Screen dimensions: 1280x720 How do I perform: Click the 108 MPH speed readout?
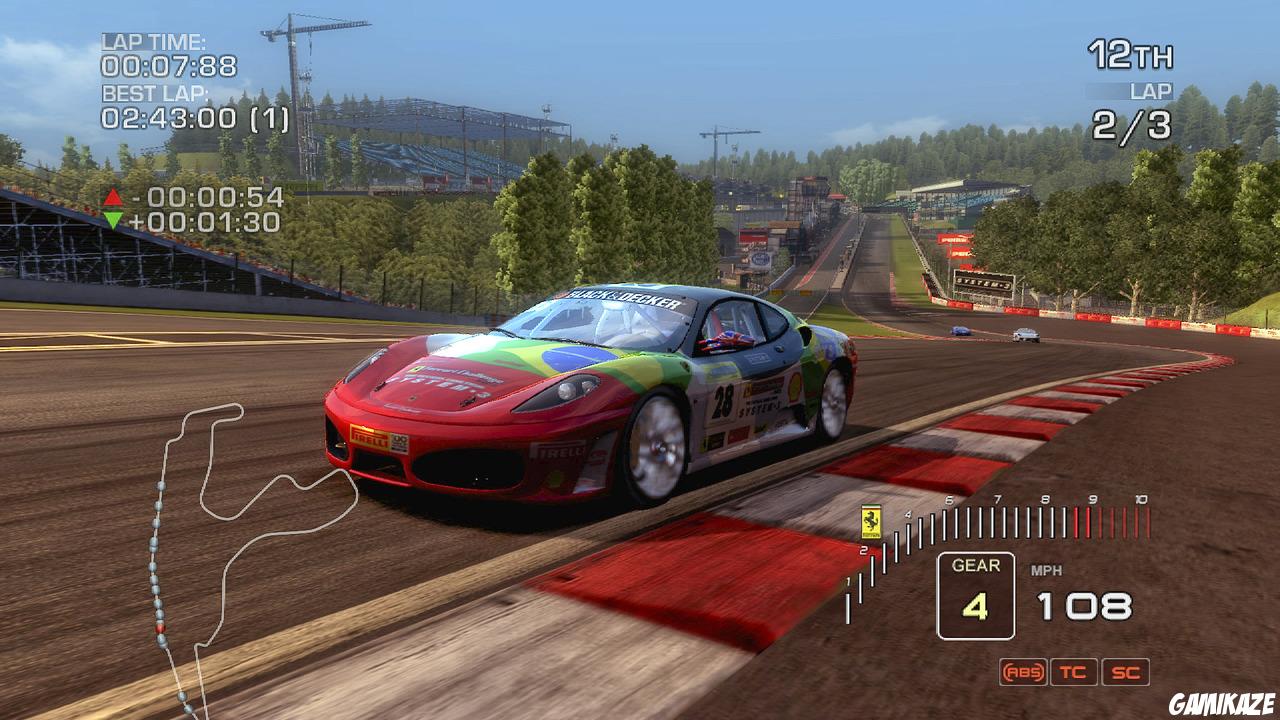click(x=1085, y=604)
